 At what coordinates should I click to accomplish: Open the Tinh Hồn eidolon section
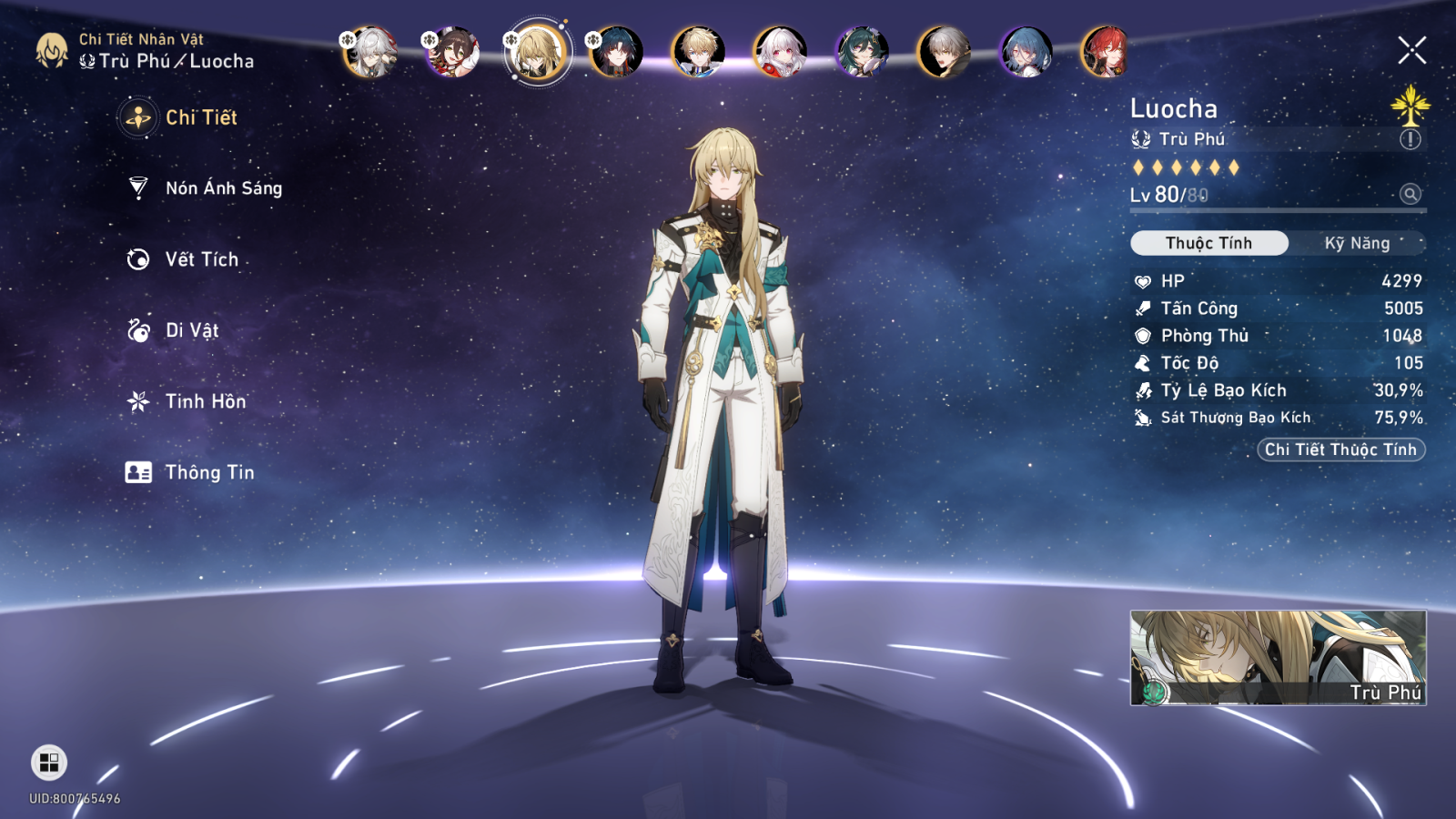click(204, 401)
